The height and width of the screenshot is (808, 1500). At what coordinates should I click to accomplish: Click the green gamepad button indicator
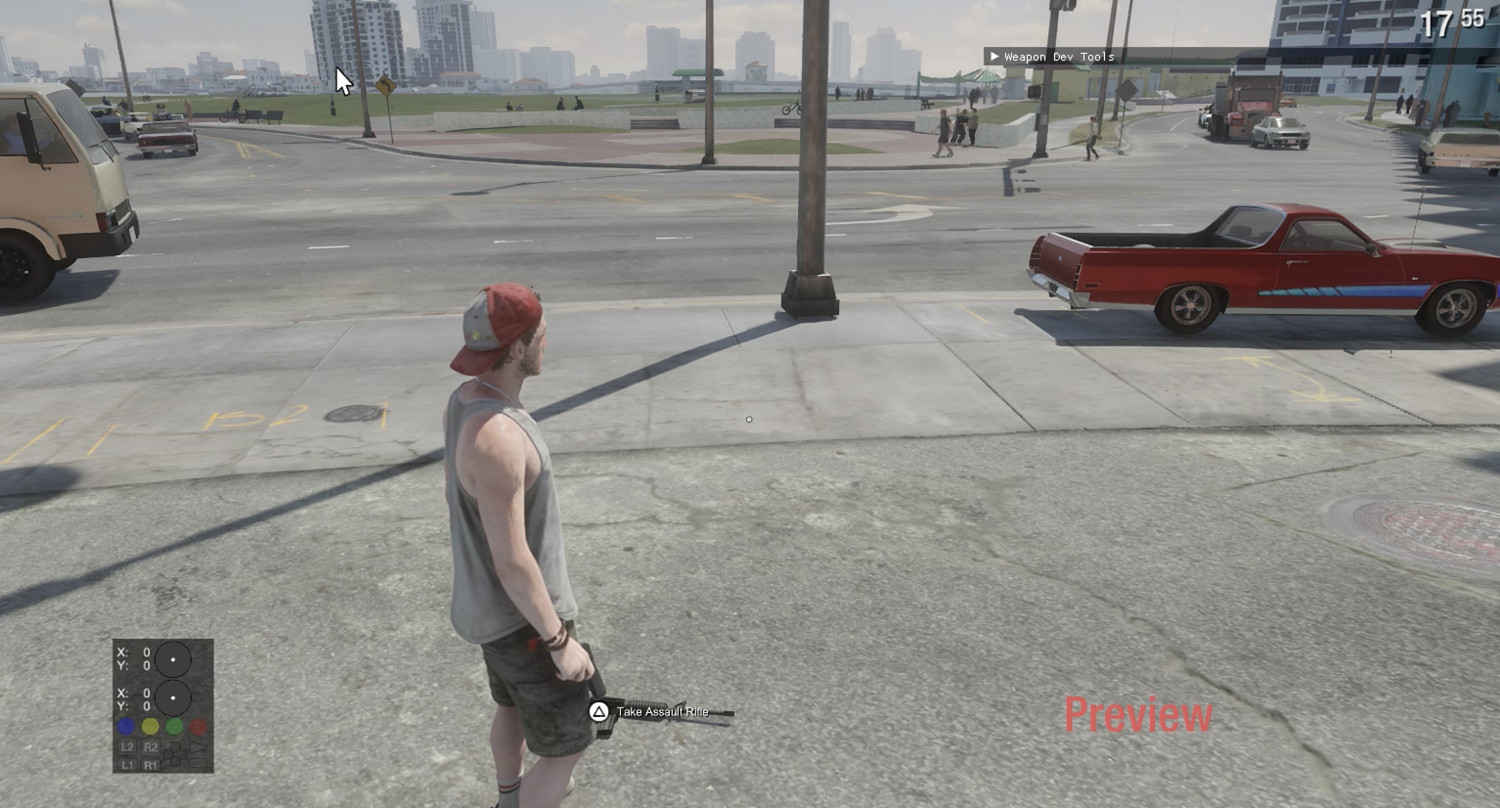174,726
